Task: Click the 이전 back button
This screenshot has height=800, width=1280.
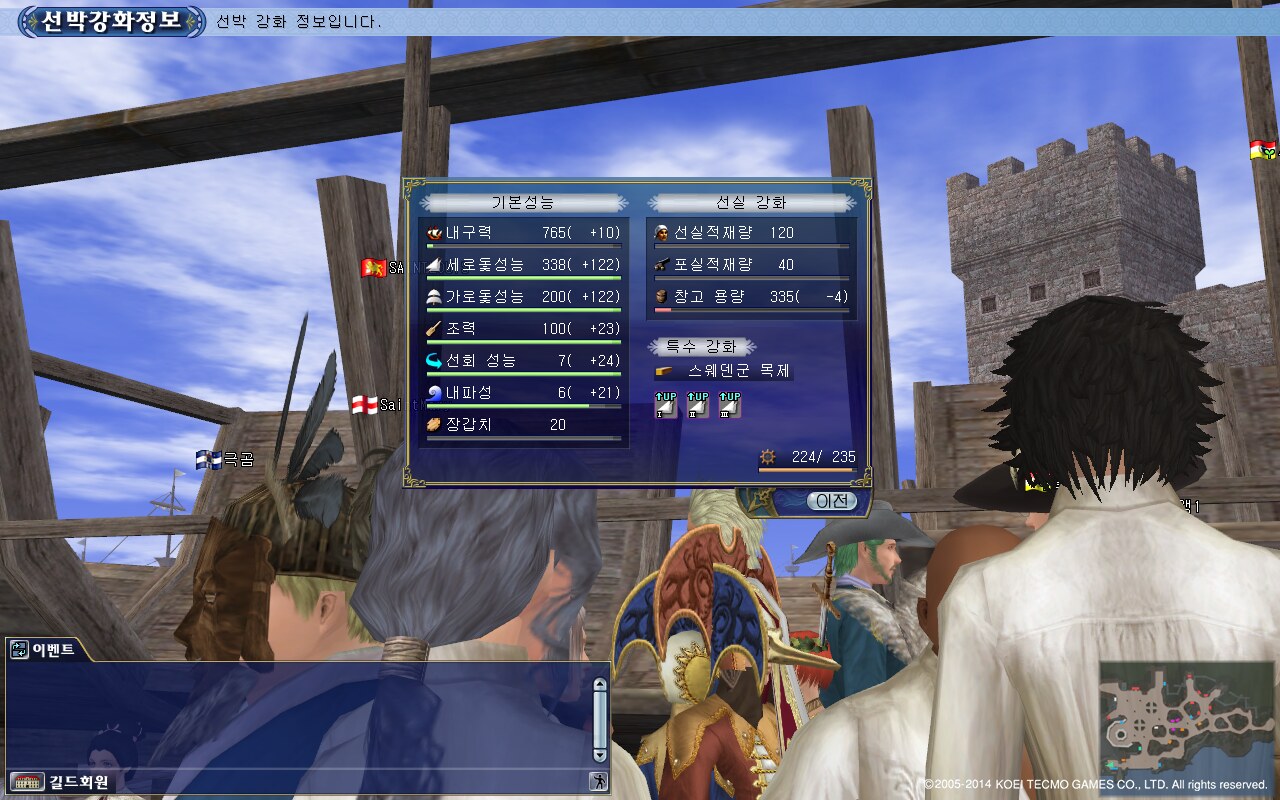Action: (832, 501)
